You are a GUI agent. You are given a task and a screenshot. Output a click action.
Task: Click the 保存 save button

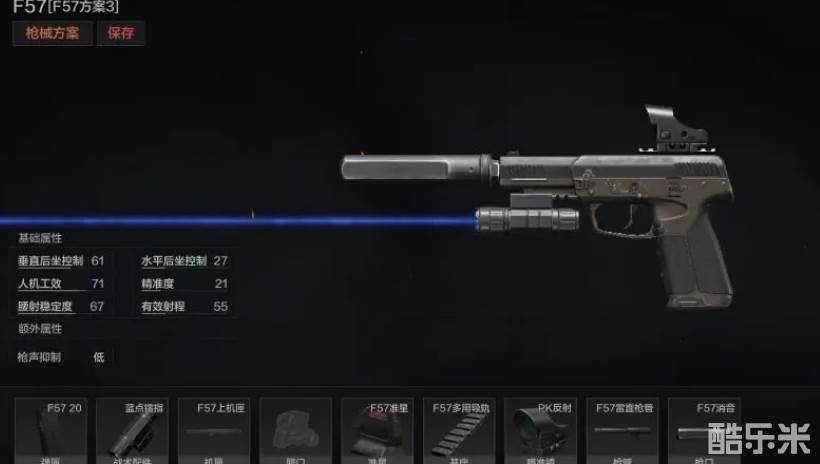(x=120, y=33)
